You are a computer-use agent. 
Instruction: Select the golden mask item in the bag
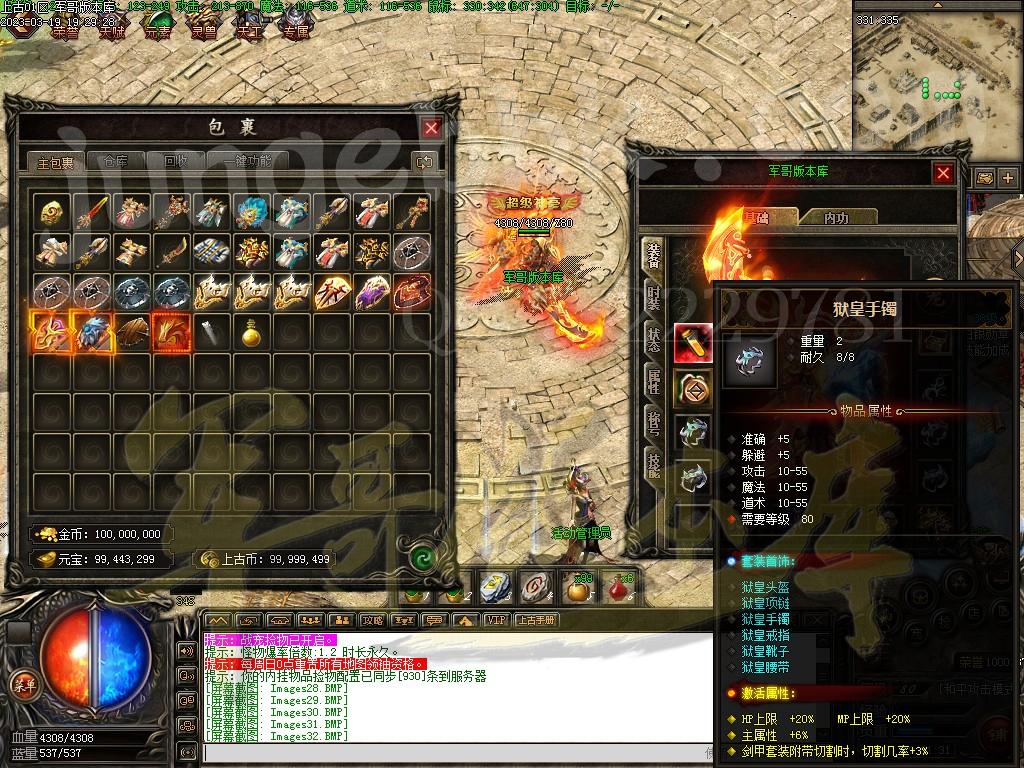pyautogui.click(x=51, y=211)
